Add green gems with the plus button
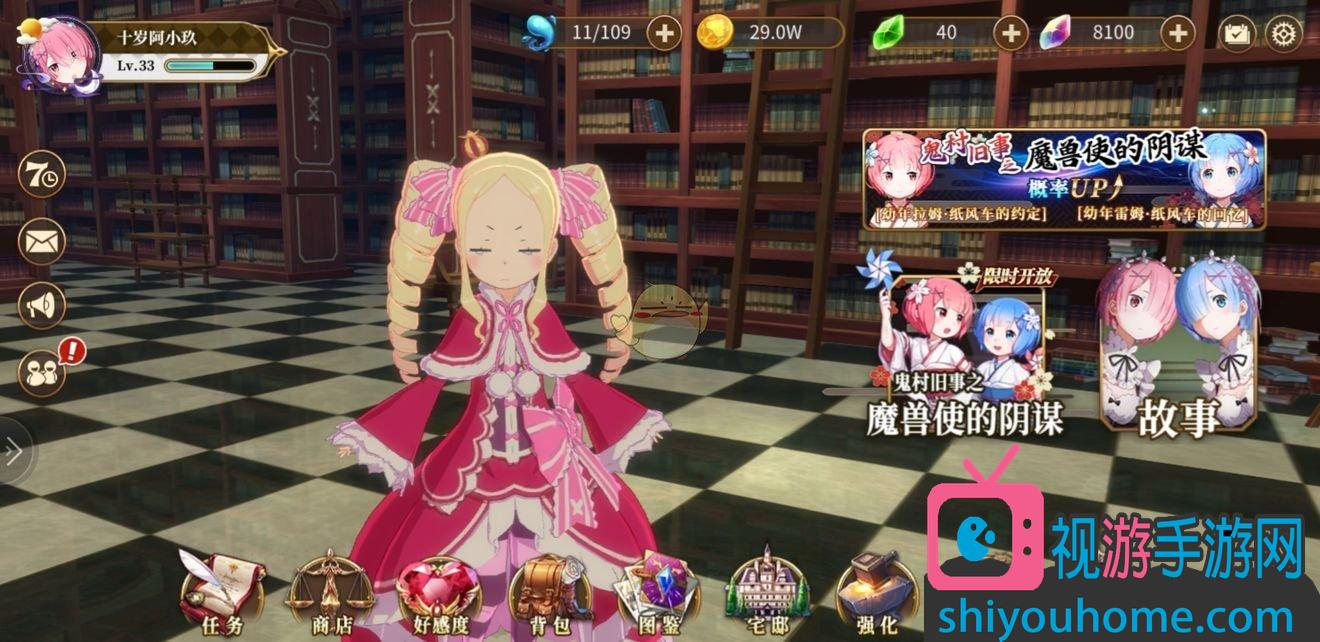Screen dimensions: 1320x642 click(x=1011, y=33)
